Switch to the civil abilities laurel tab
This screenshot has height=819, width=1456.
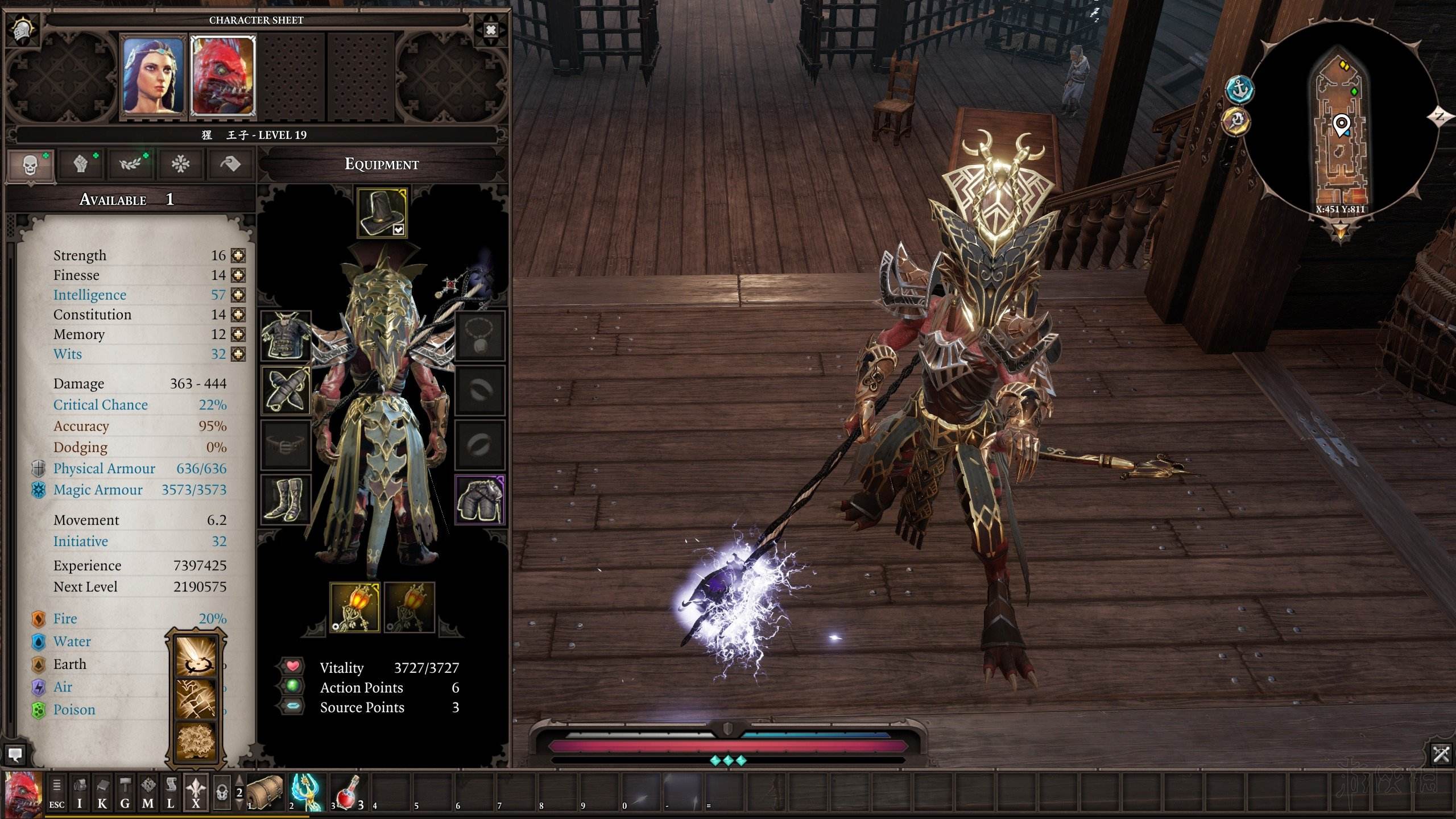click(x=131, y=165)
